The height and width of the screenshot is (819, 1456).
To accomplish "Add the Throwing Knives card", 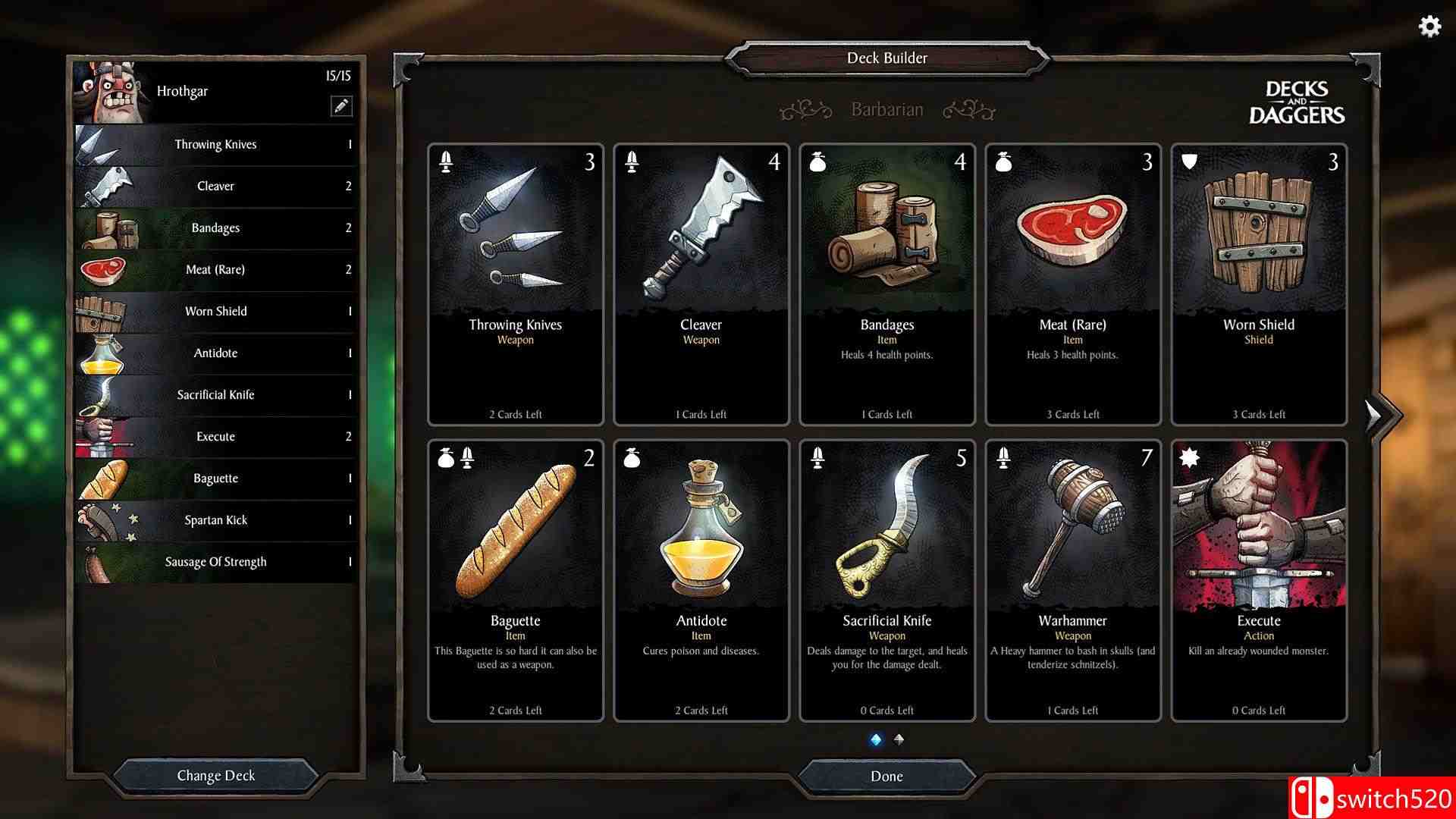I will coord(516,284).
